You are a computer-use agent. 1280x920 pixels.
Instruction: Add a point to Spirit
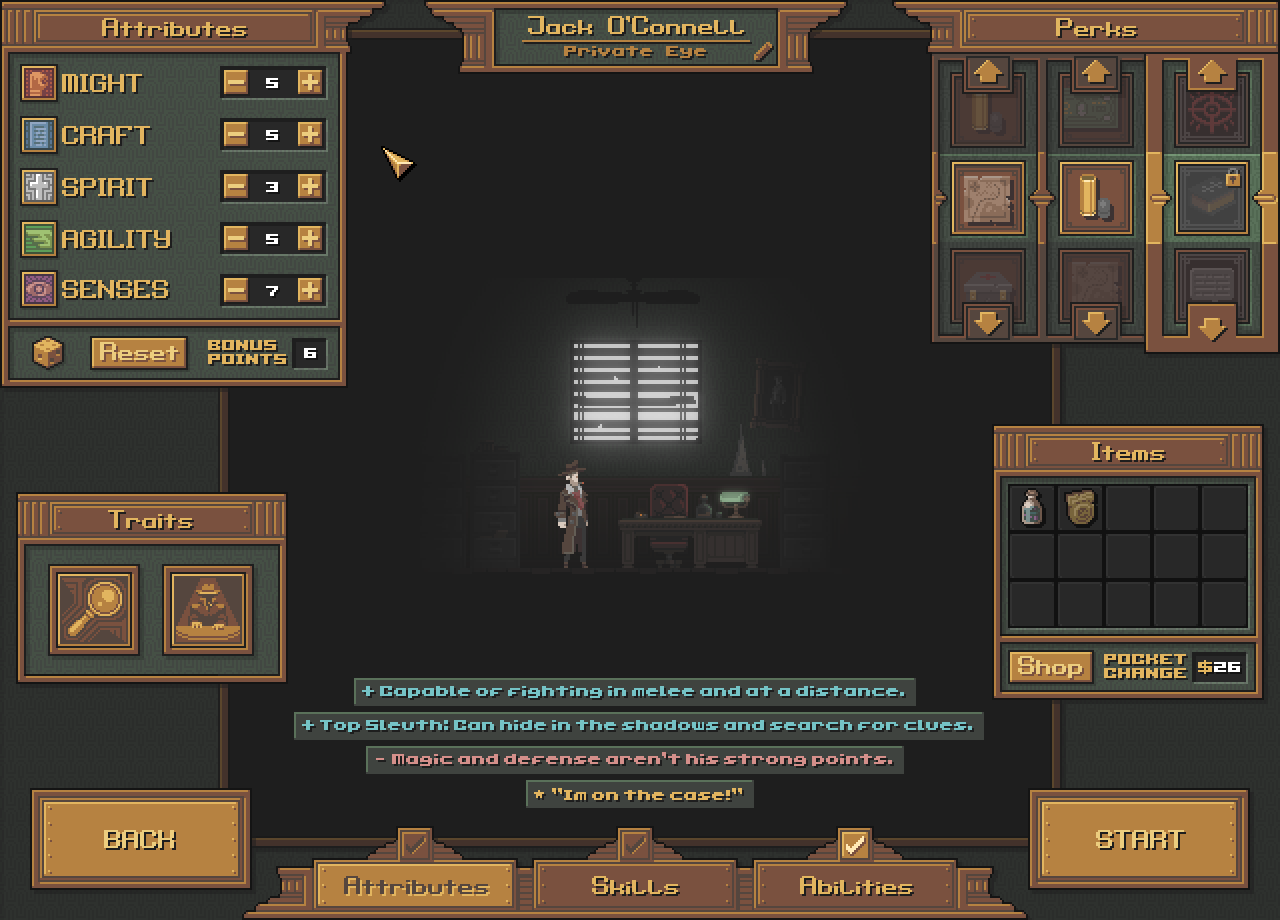310,187
